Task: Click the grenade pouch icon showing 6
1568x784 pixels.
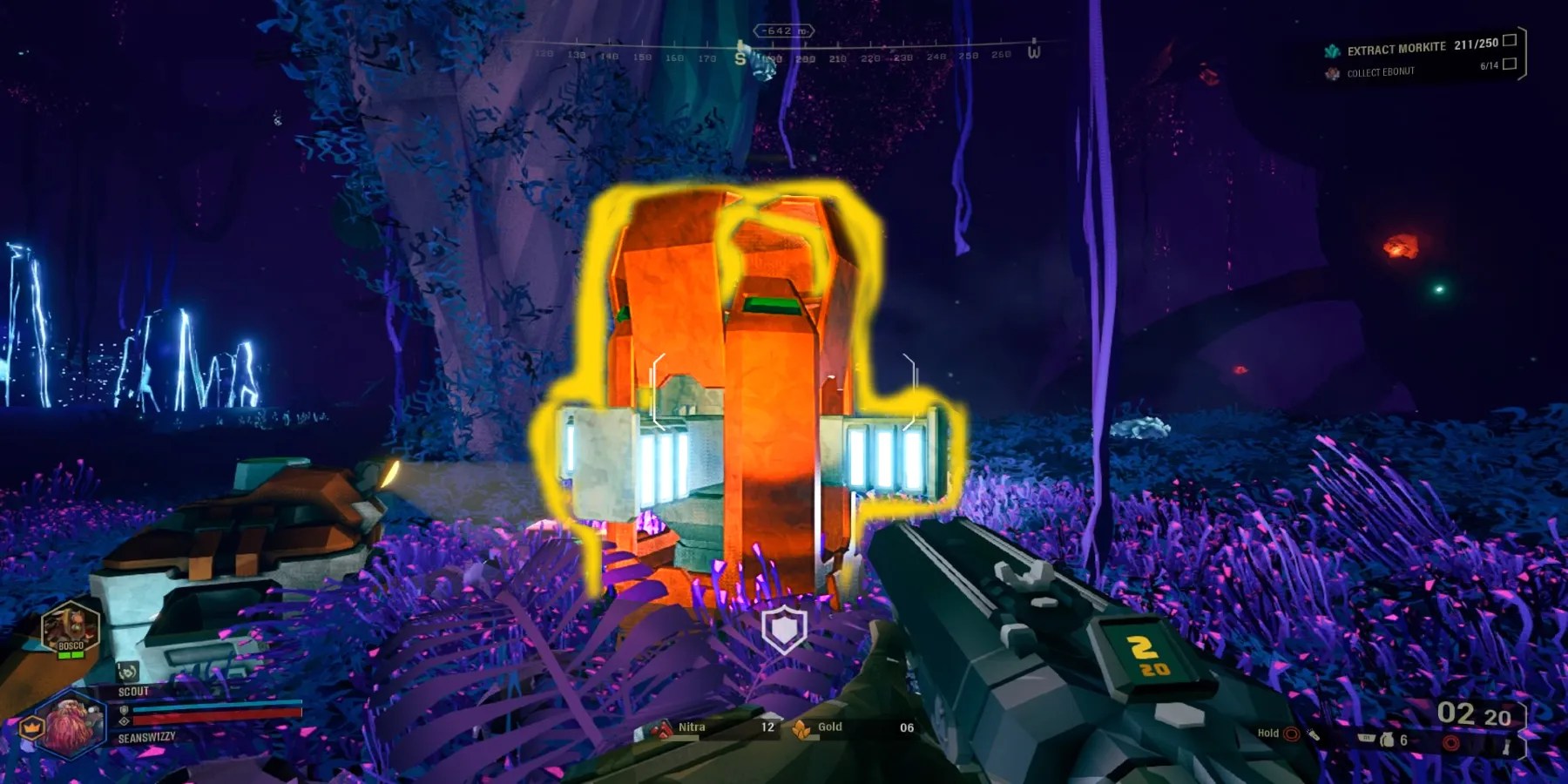Action: pyautogui.click(x=1388, y=740)
